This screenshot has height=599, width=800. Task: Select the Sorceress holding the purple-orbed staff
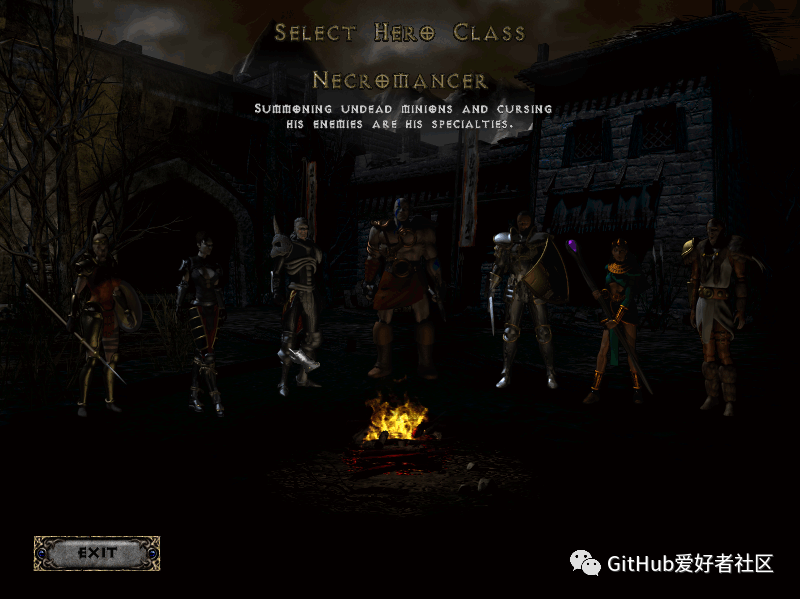tap(613, 320)
